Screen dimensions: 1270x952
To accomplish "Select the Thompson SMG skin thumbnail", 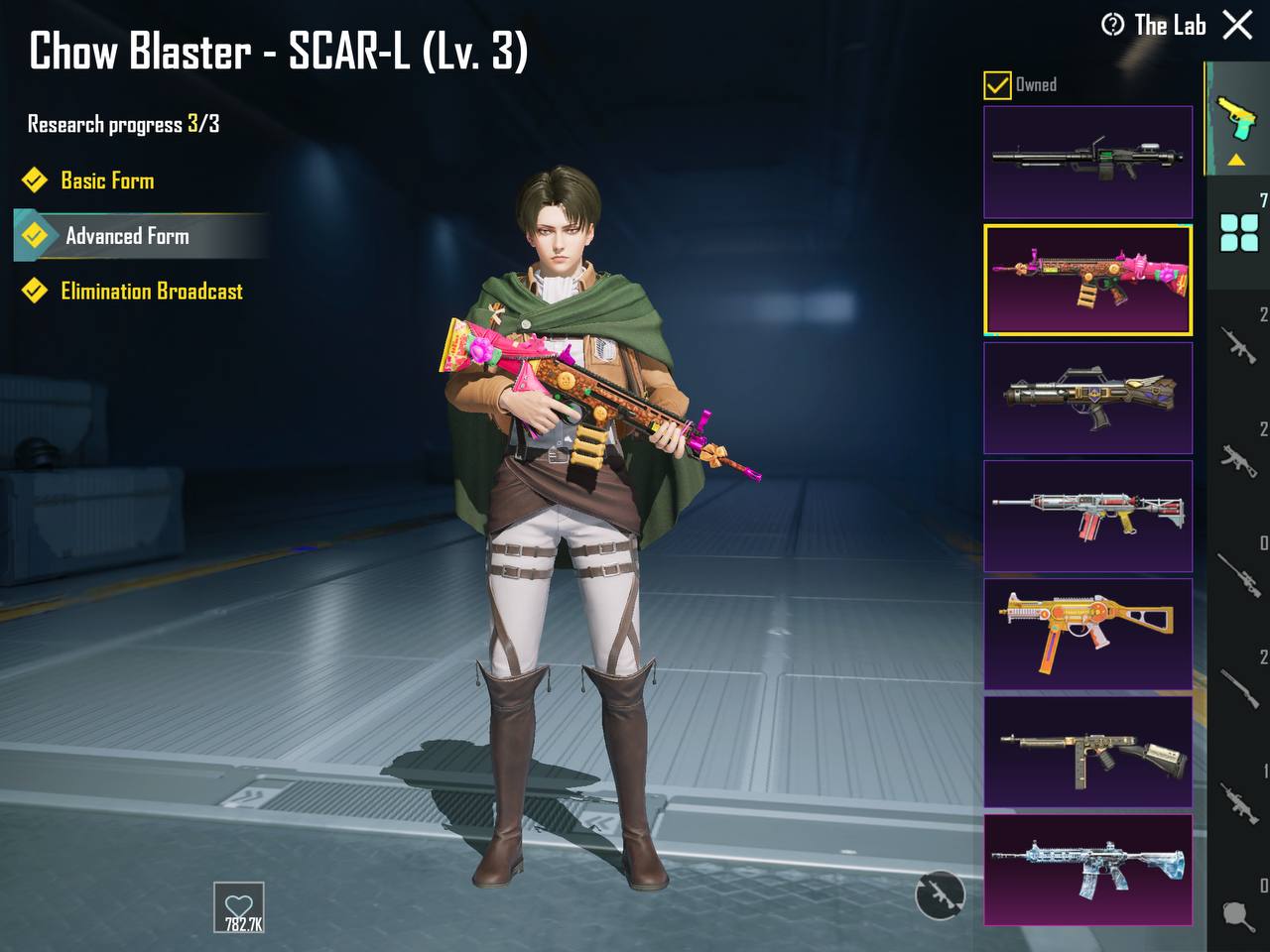I will pos(1087,752).
